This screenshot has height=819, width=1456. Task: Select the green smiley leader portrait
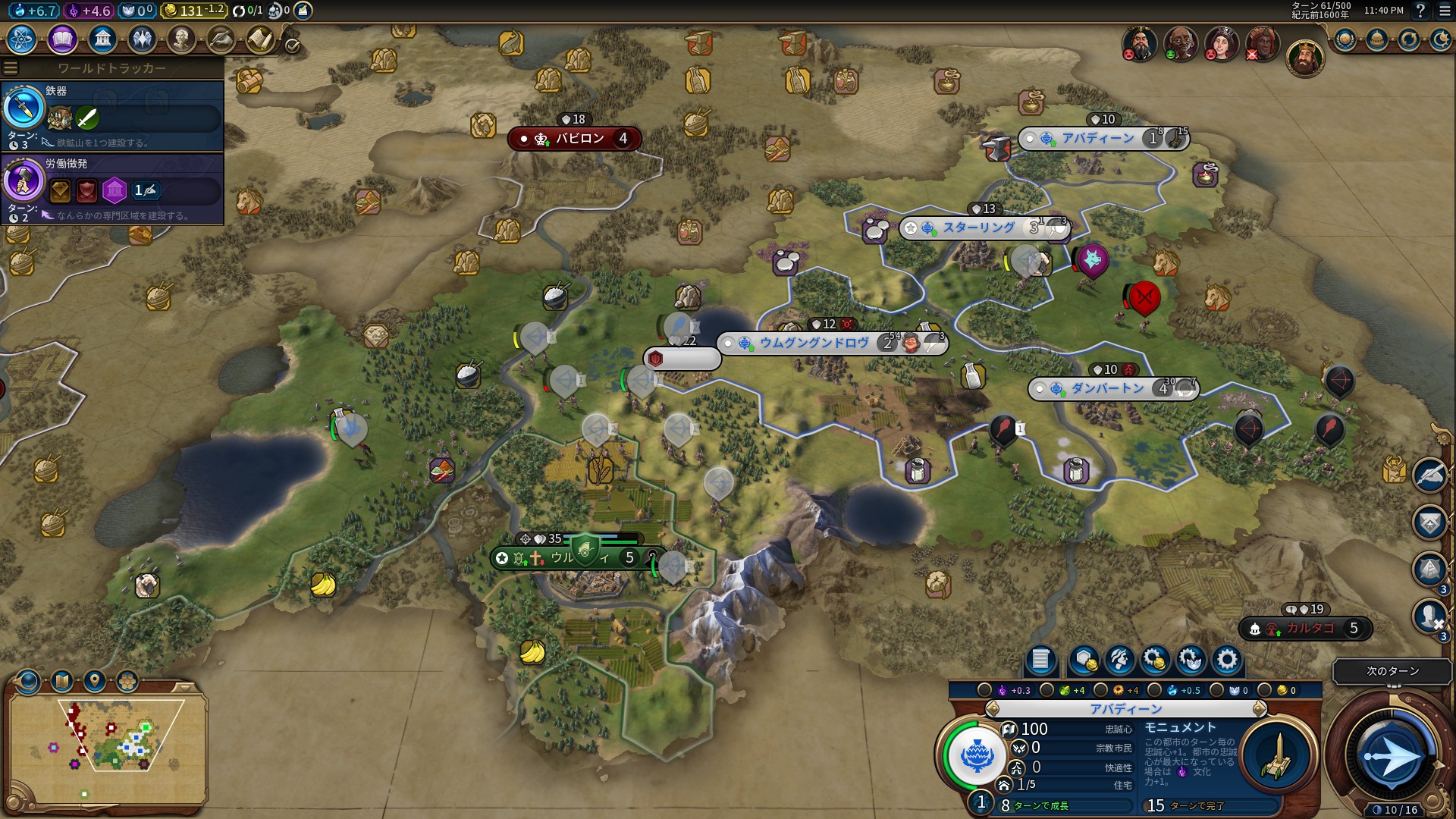[1180, 43]
